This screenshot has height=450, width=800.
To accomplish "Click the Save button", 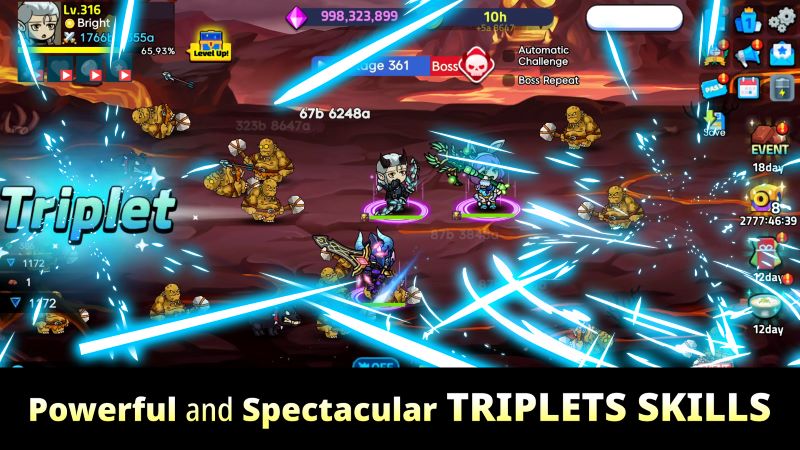I will pyautogui.click(x=714, y=124).
